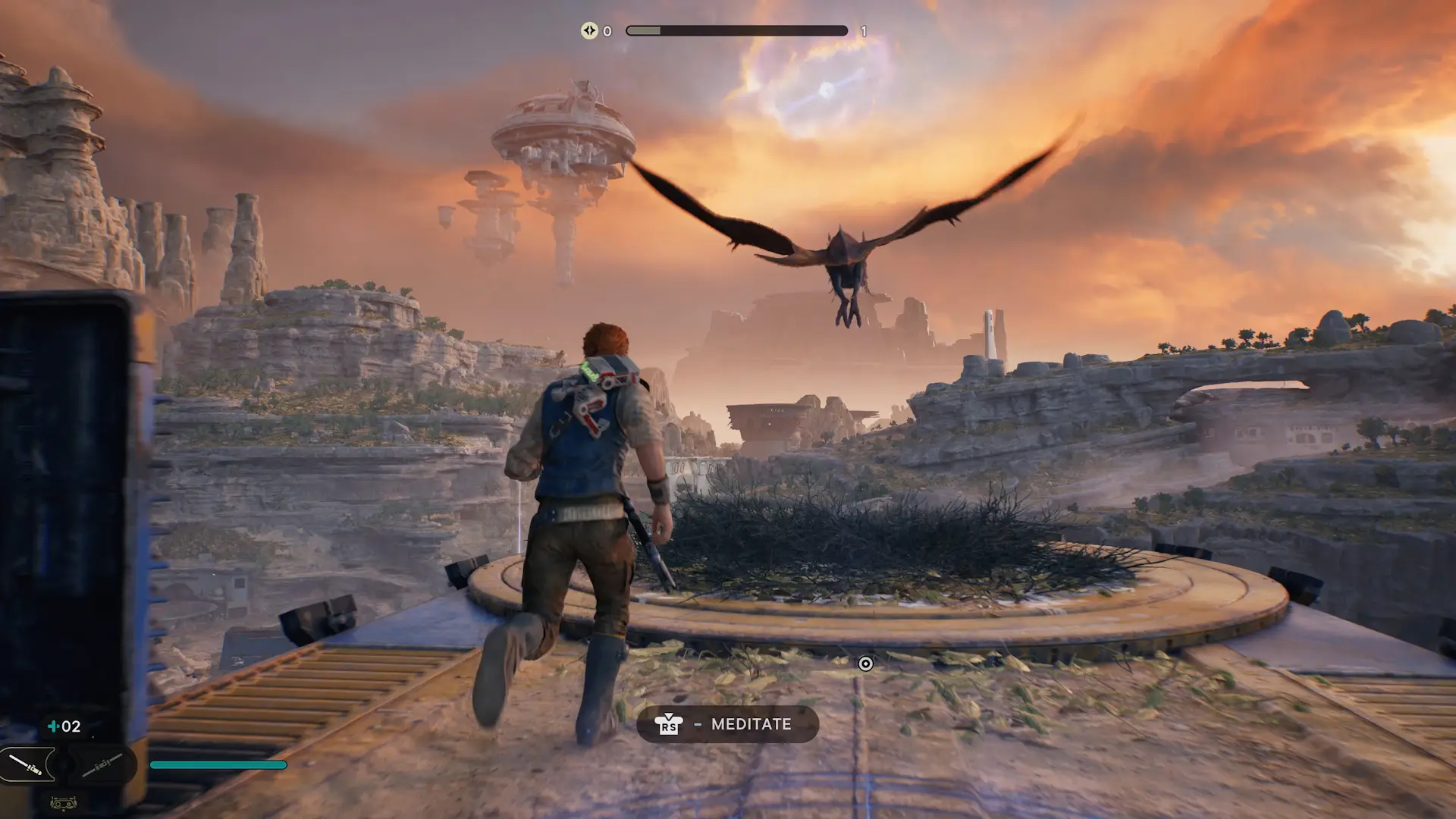Click the RS button icon in the Meditate prompt
Viewport: 1456px width, 819px height.
(x=669, y=725)
